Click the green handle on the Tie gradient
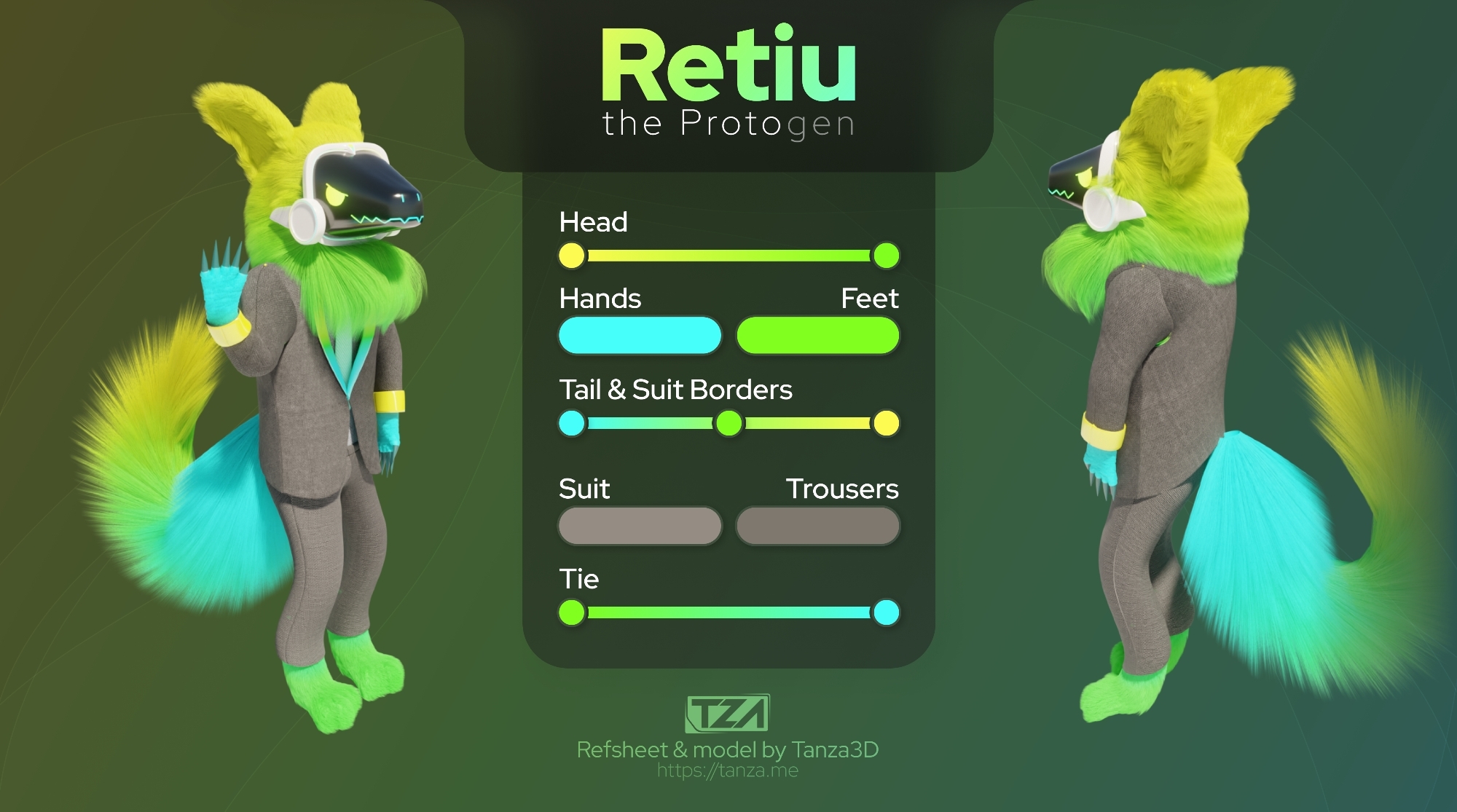Viewport: 1457px width, 812px height. point(572,612)
